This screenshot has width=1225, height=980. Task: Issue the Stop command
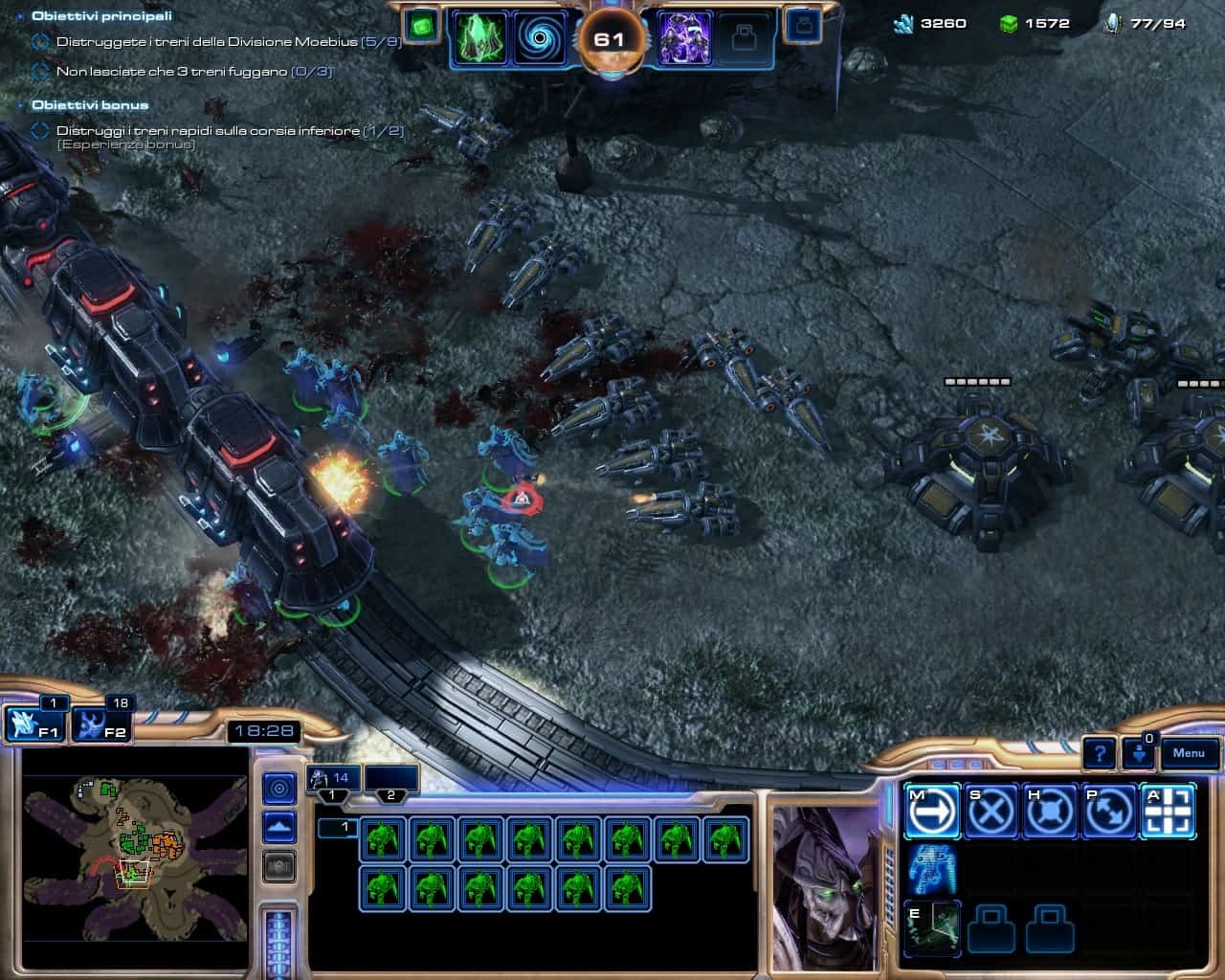coord(991,813)
